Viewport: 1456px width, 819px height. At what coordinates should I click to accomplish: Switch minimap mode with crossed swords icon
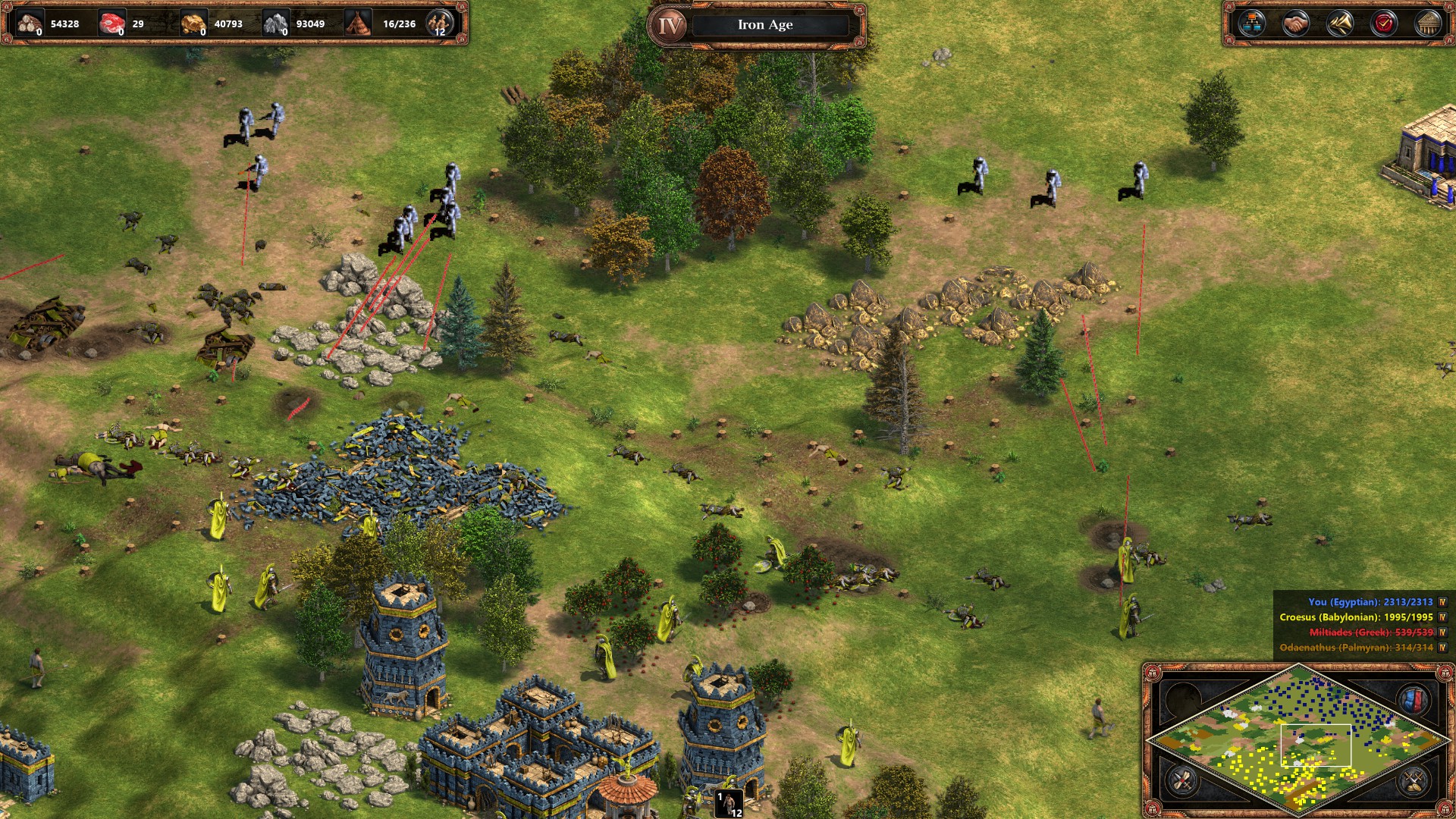coord(1414,780)
